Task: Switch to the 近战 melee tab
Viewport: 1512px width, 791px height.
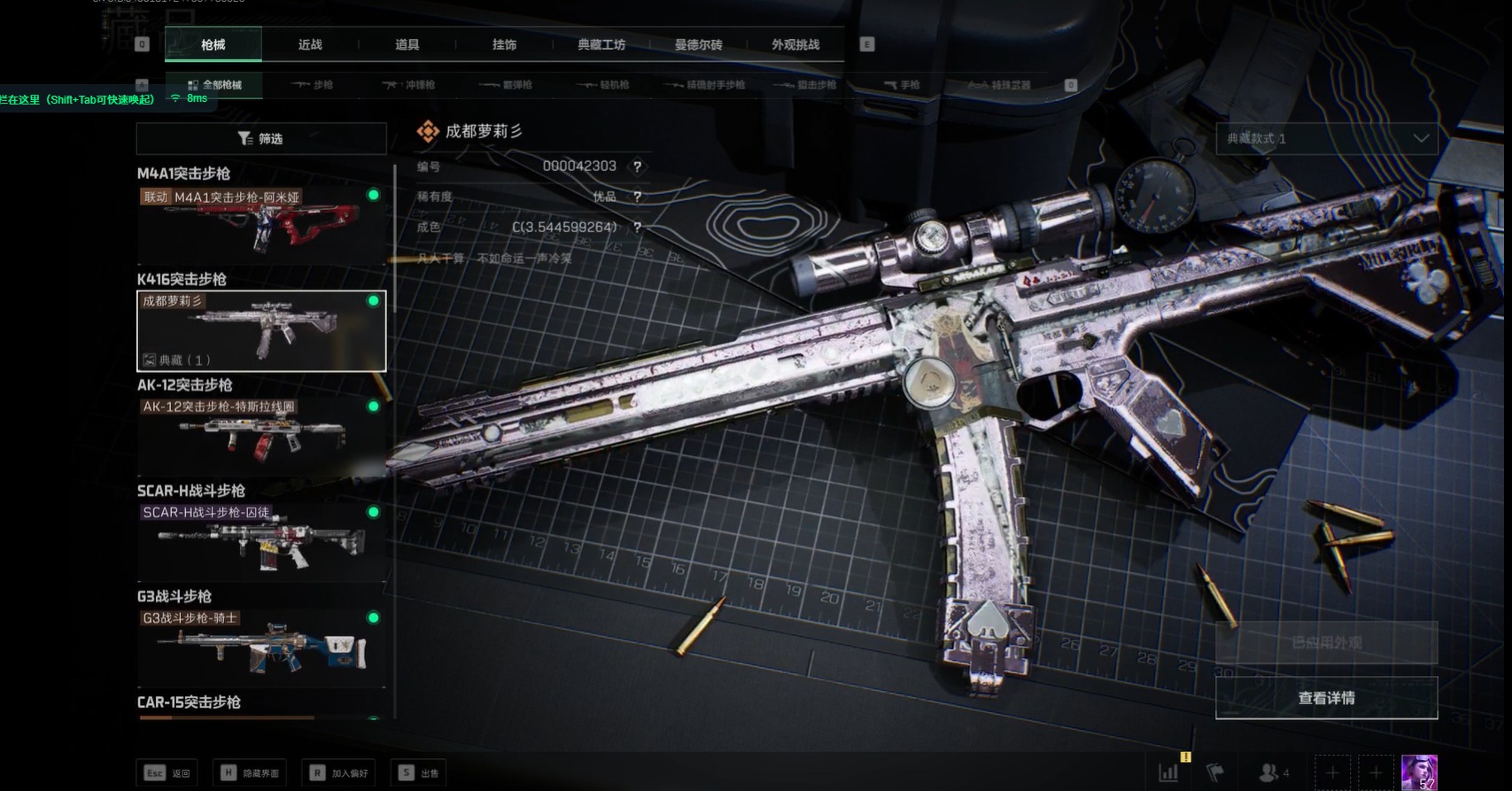Action: coord(310,44)
